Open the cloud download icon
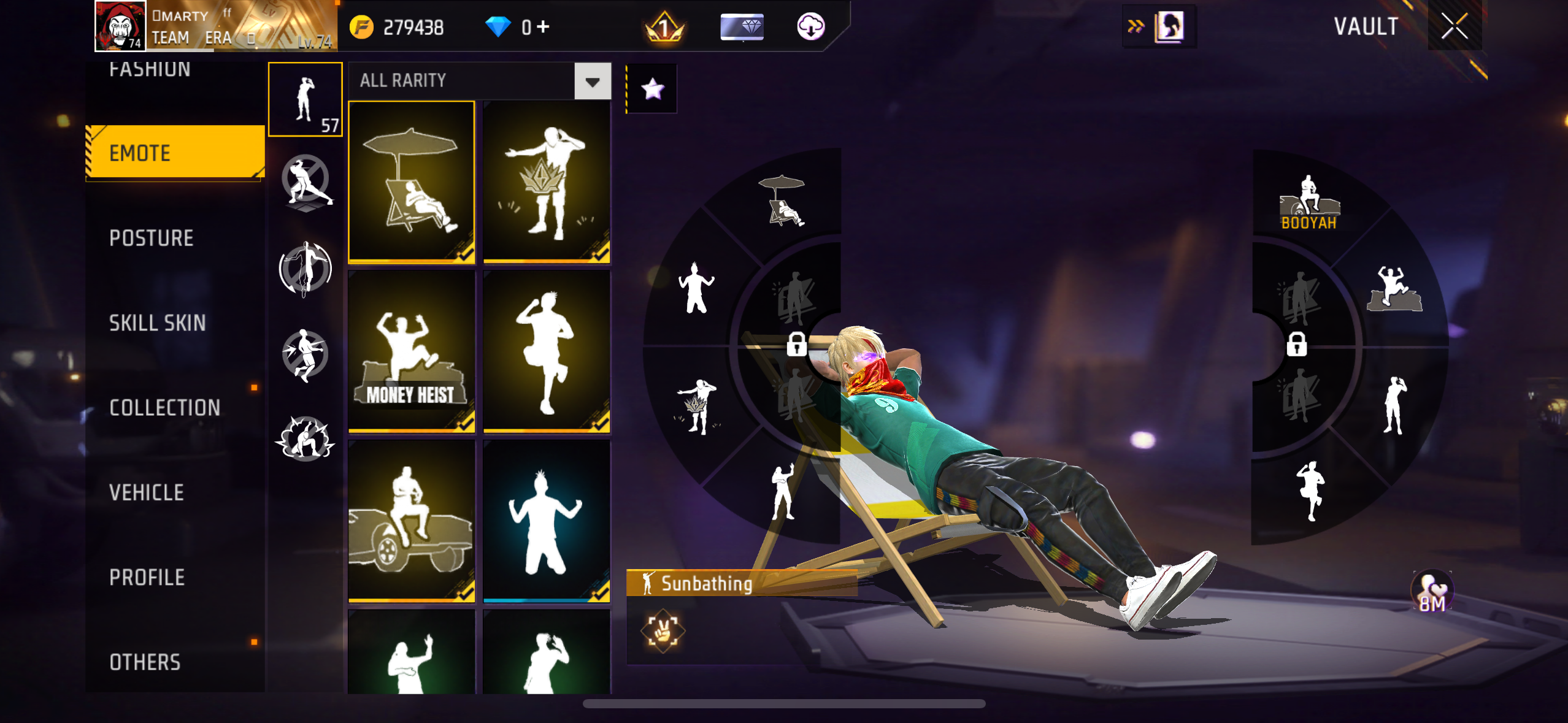Screen dimensions: 1568x723 coord(810,26)
